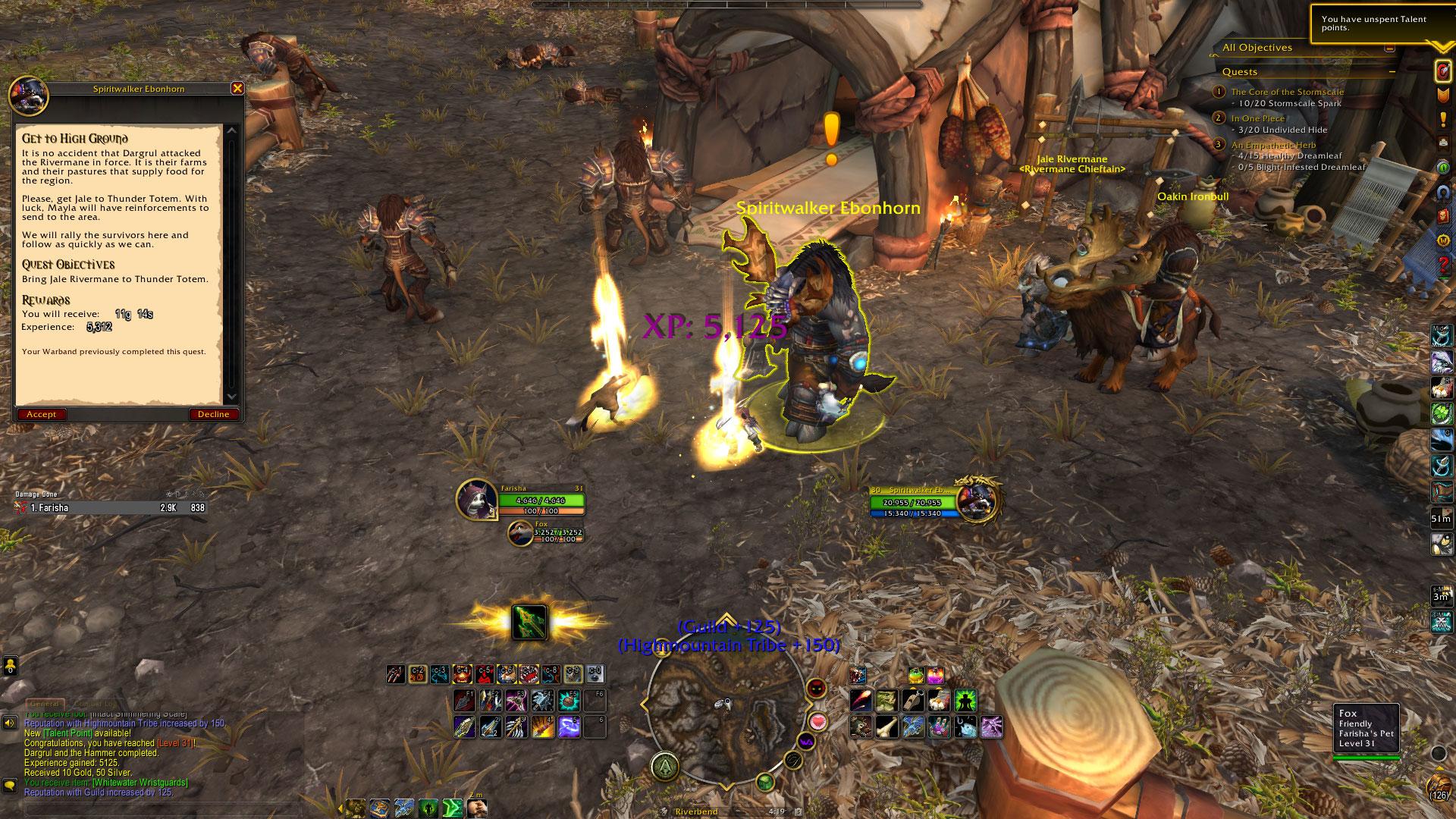The height and width of the screenshot is (819, 1456).
Task: Minimize the Quests section header
Action: pyautogui.click(x=1392, y=72)
